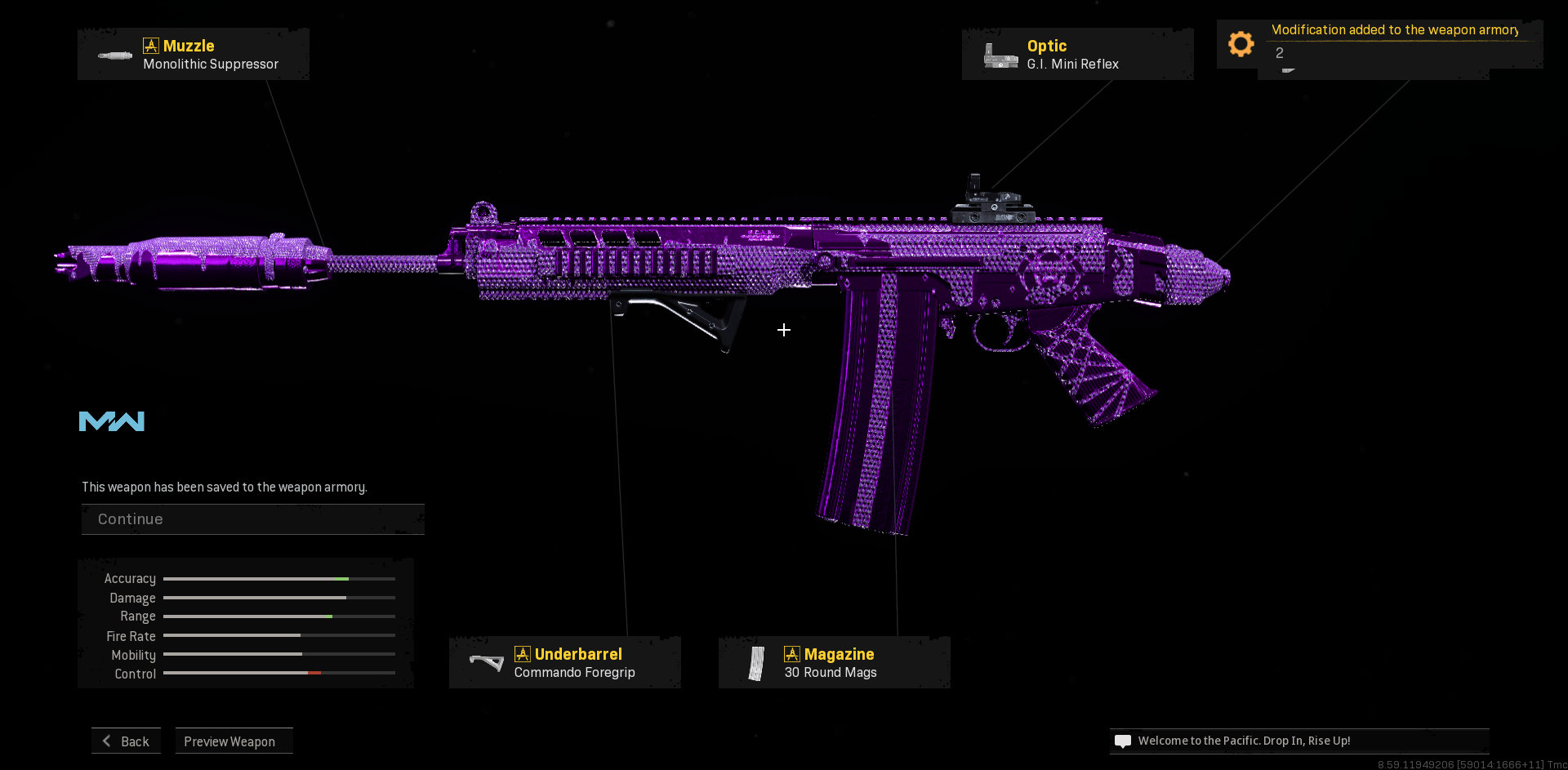Click the weapon armory modification notification
This screenshot has width=1568, height=770.
pos(1379,42)
